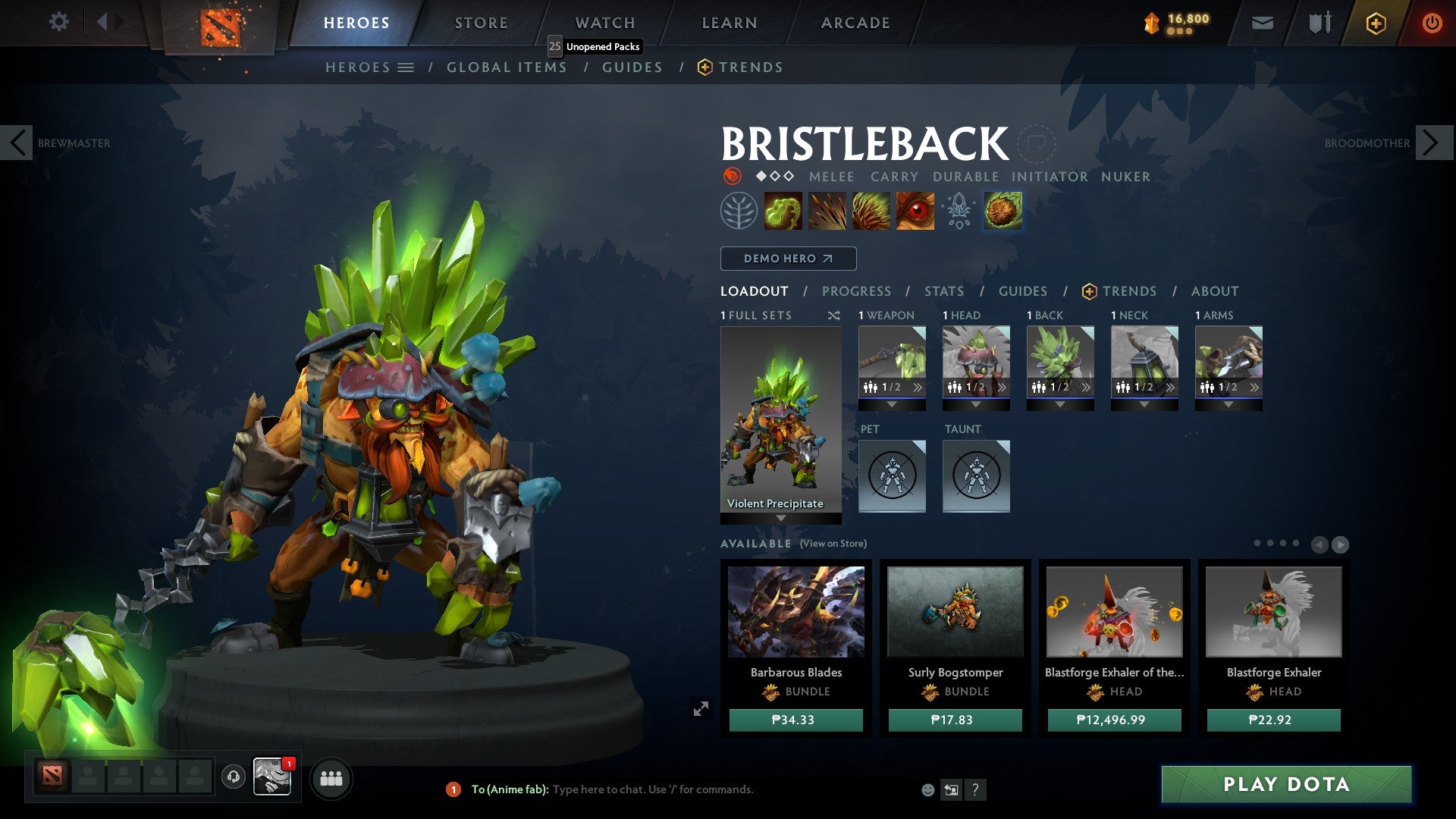Open the settings gear in the top left
Viewport: 1456px width, 819px height.
58,22
